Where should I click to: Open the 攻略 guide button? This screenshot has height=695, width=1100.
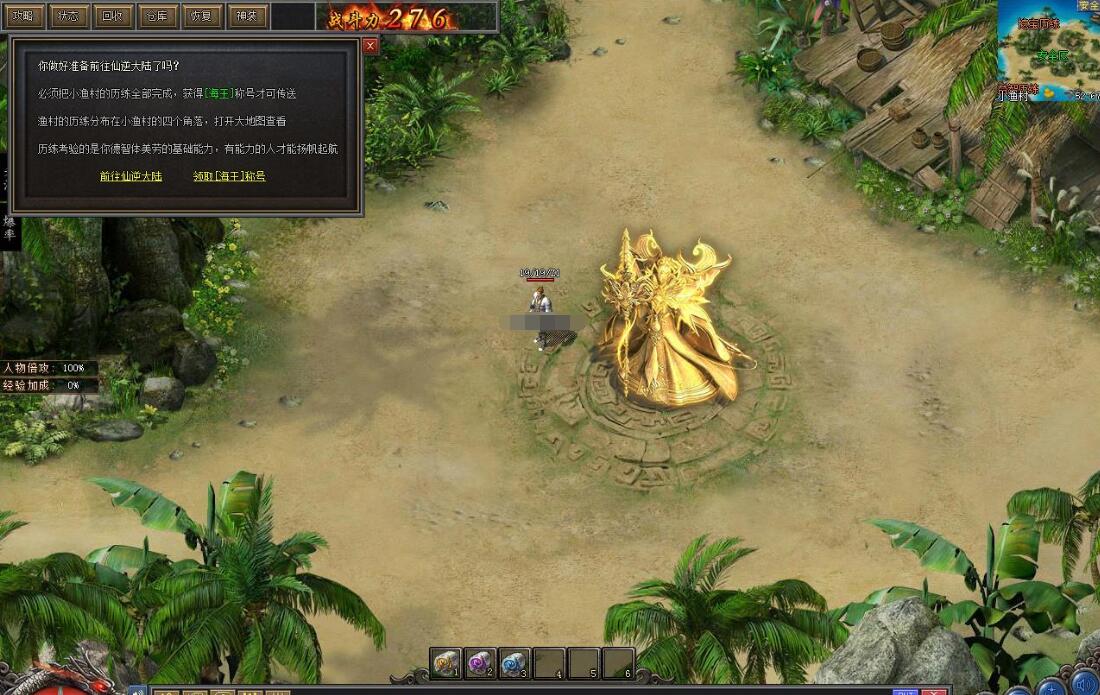pos(23,16)
